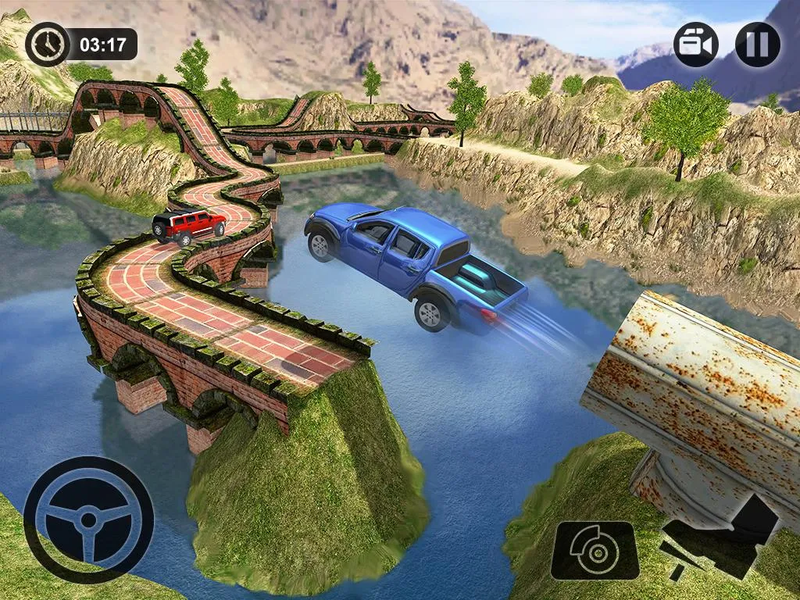Pause the game
Viewport: 800px width, 600px height.
757,44
